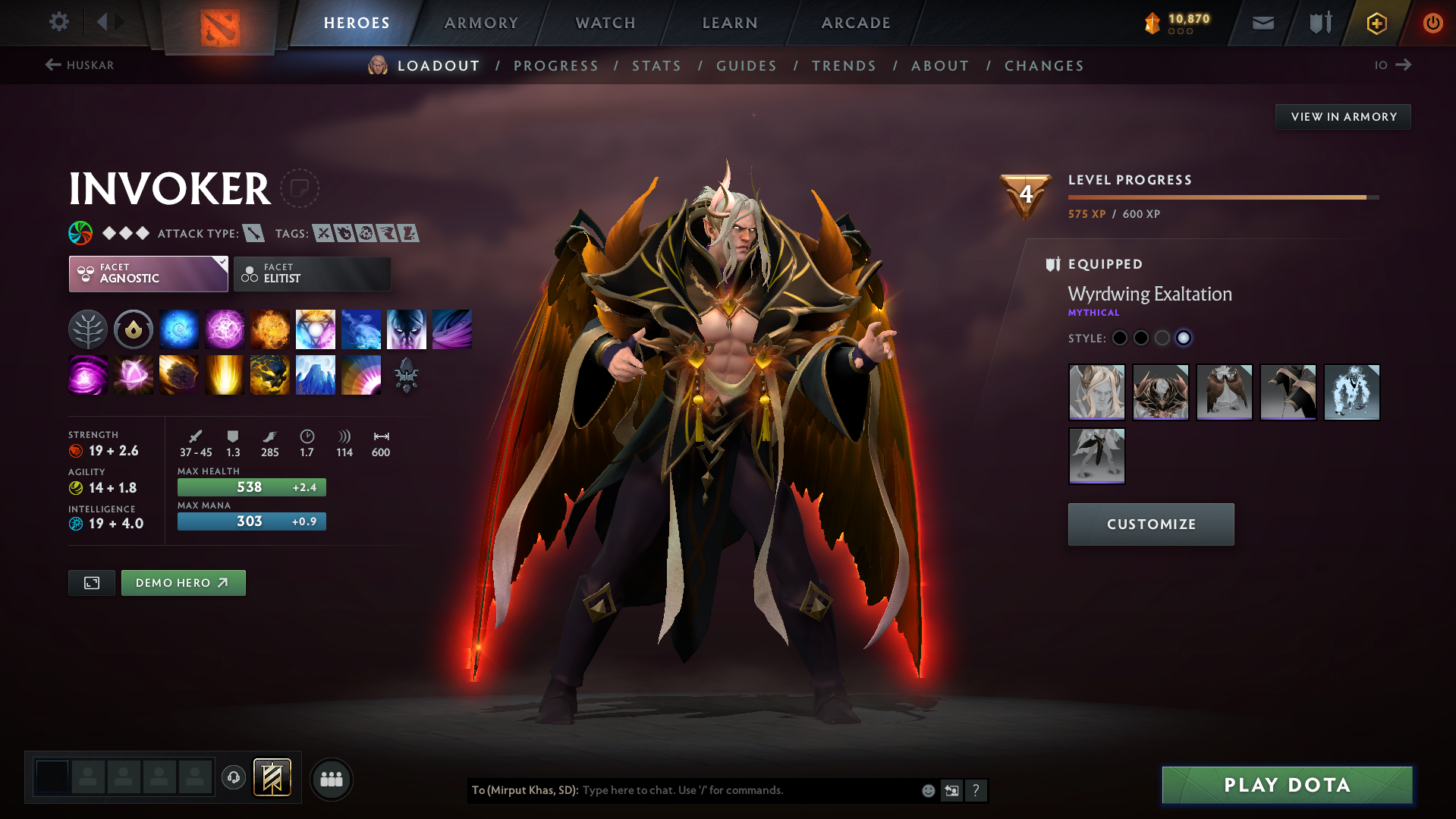This screenshot has height=819, width=1456.
Task: Click the gold Dota Plus icon
Action: coord(1376,23)
